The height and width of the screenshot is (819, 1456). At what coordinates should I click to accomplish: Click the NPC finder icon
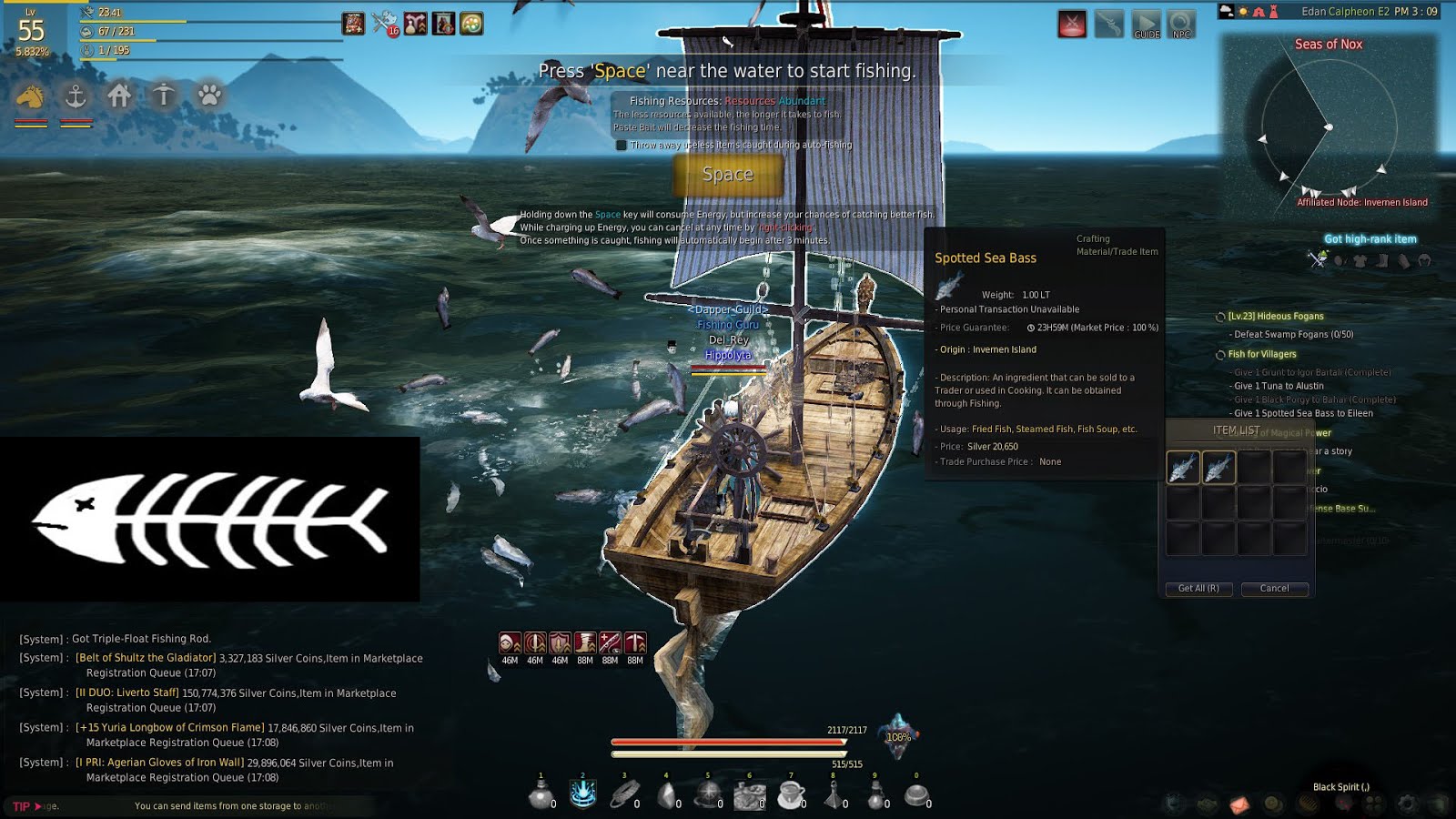tap(1180, 25)
